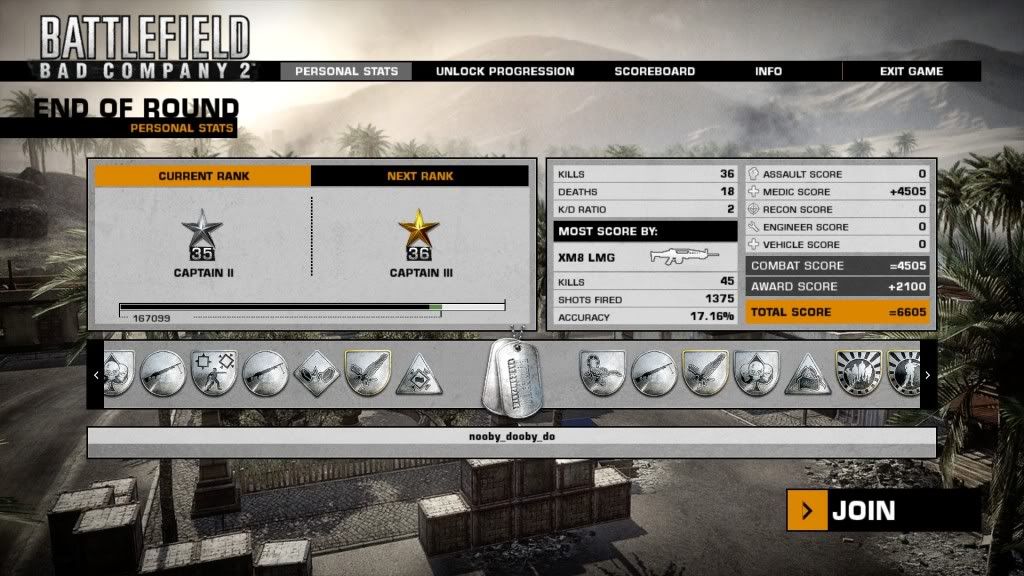This screenshot has height=576, width=1024.
Task: Switch to the Personal Stats tab
Action: (x=346, y=71)
